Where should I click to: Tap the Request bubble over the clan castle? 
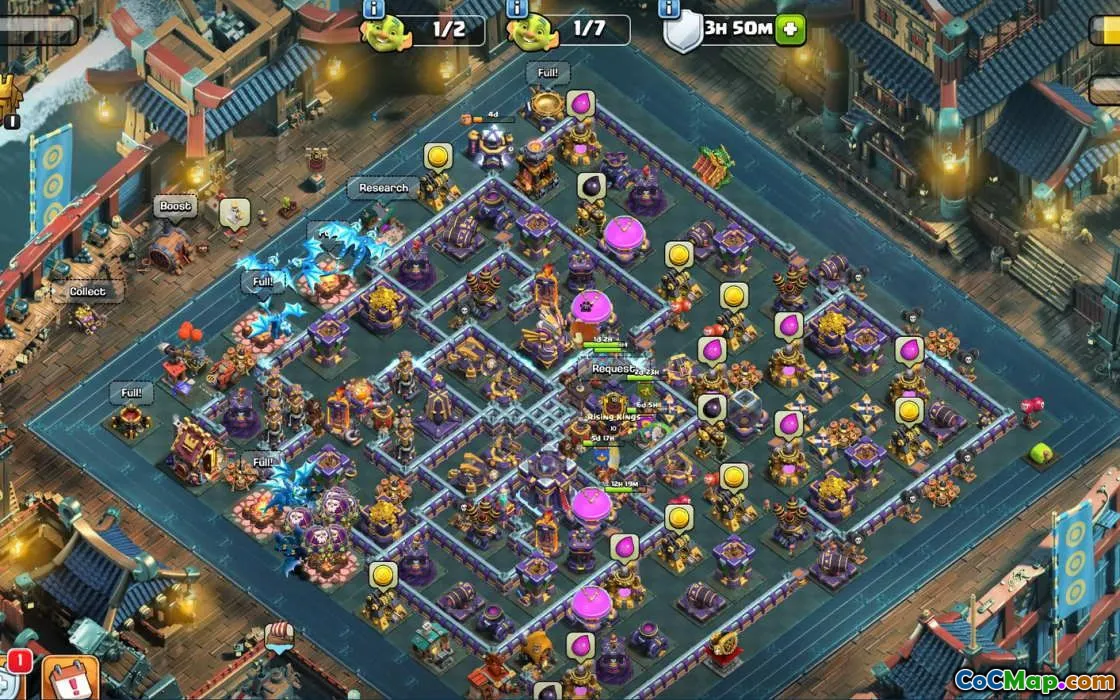611,368
